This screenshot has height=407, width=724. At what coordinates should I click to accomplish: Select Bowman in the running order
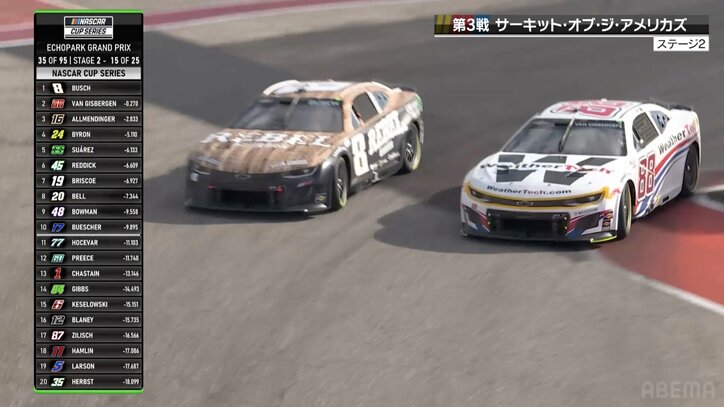pyautogui.click(x=88, y=211)
